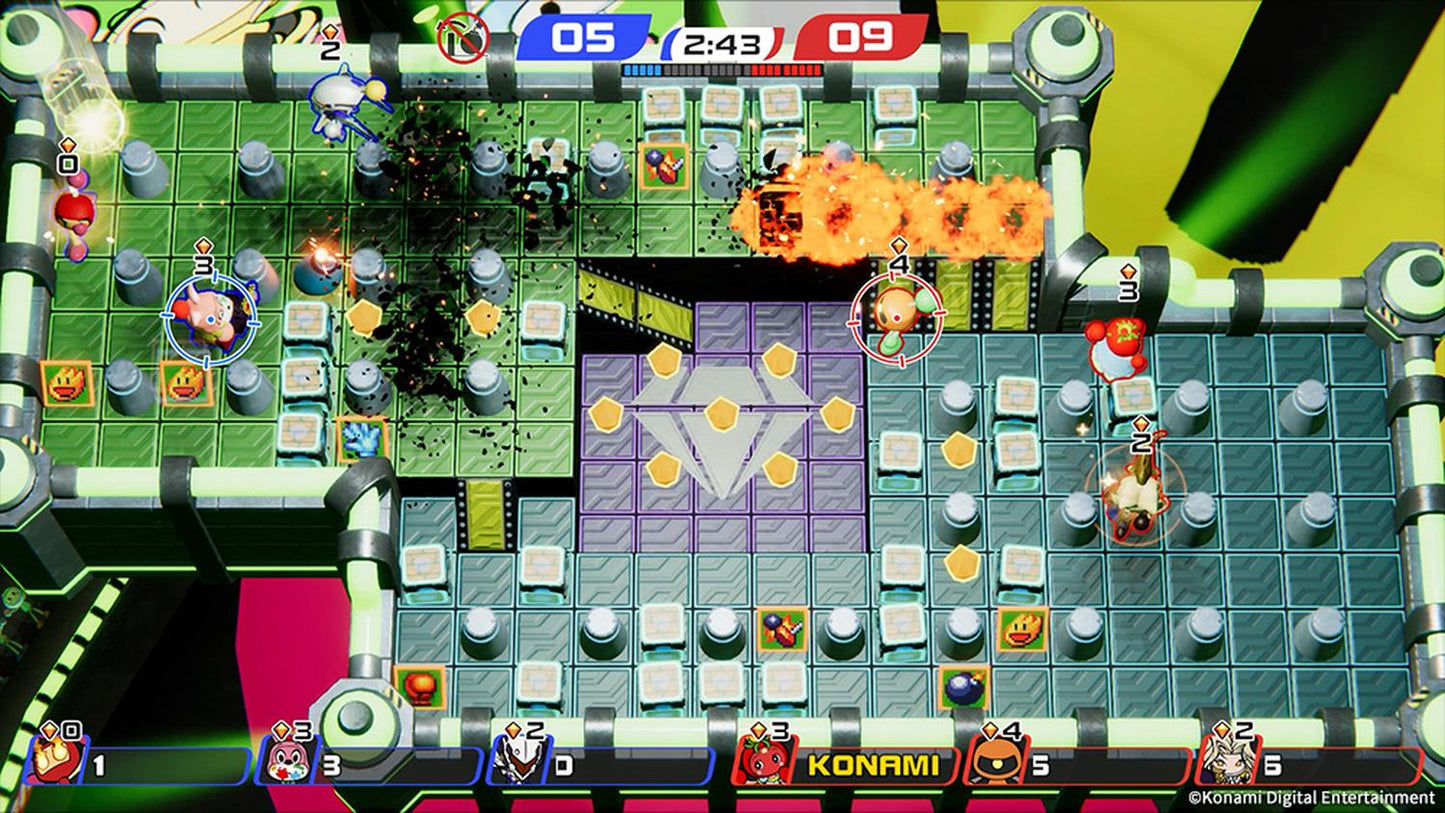Choose the red flame-haired player panel
The image size is (1445, 813).
pyautogui.click(x=140, y=766)
